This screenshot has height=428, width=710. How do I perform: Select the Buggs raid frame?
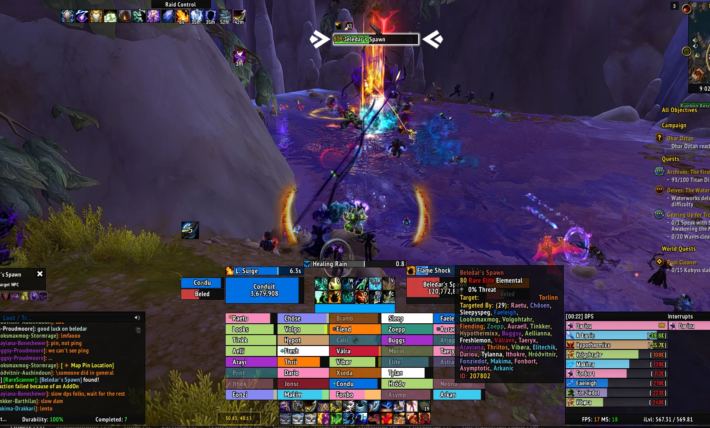pos(406,340)
